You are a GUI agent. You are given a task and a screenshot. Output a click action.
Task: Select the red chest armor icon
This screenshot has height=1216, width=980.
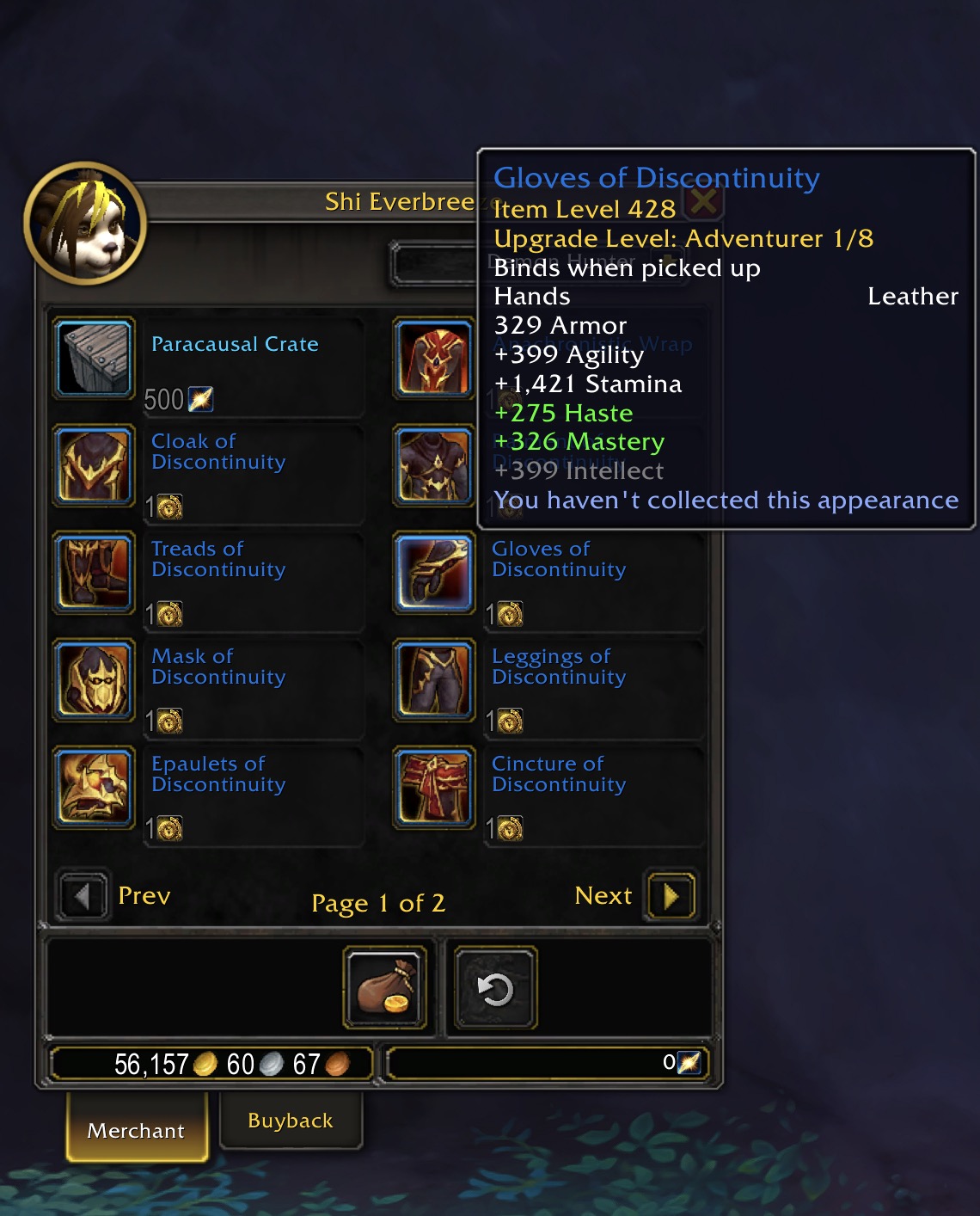[x=435, y=358]
